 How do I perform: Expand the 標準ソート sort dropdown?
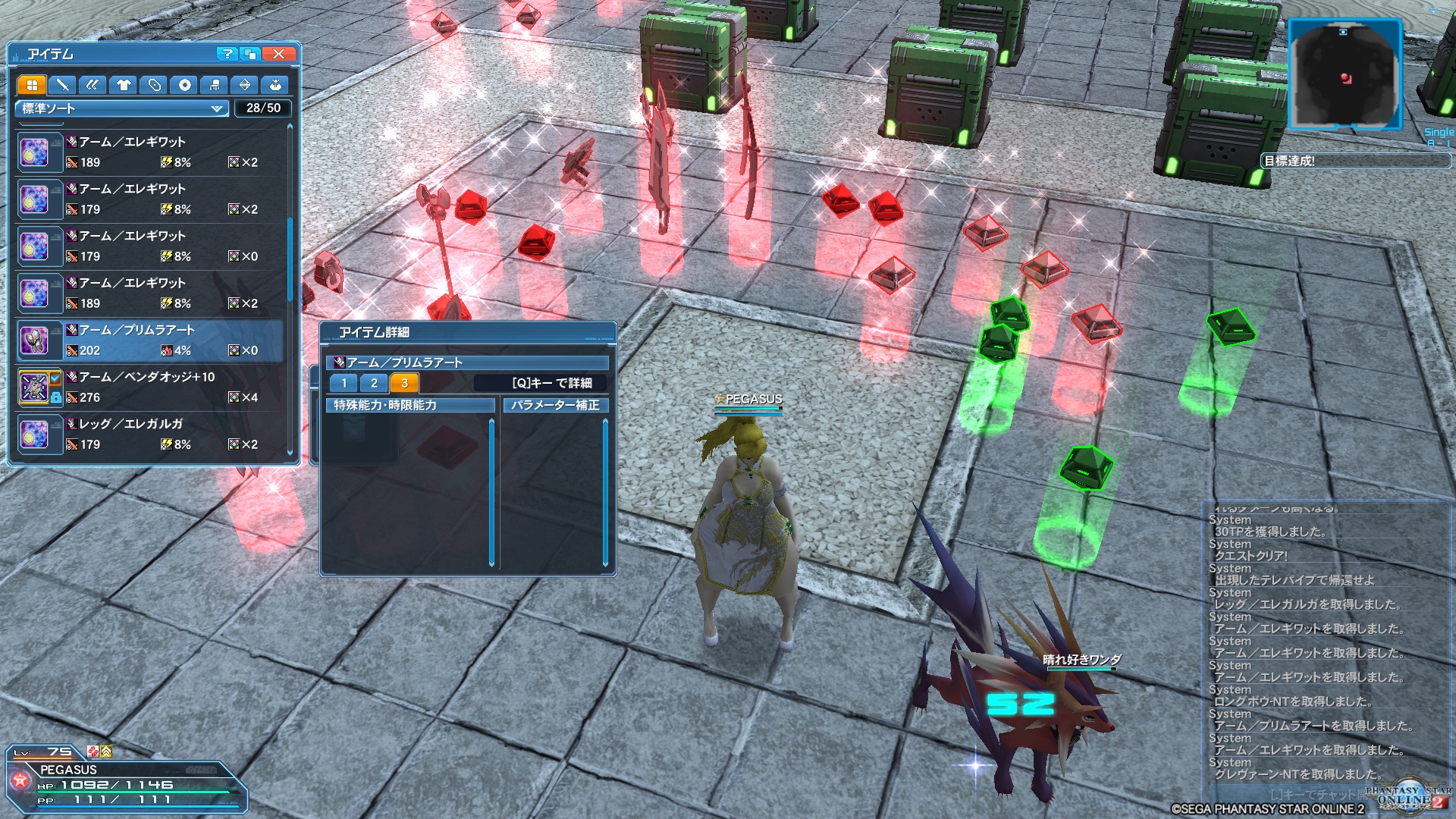click(121, 108)
